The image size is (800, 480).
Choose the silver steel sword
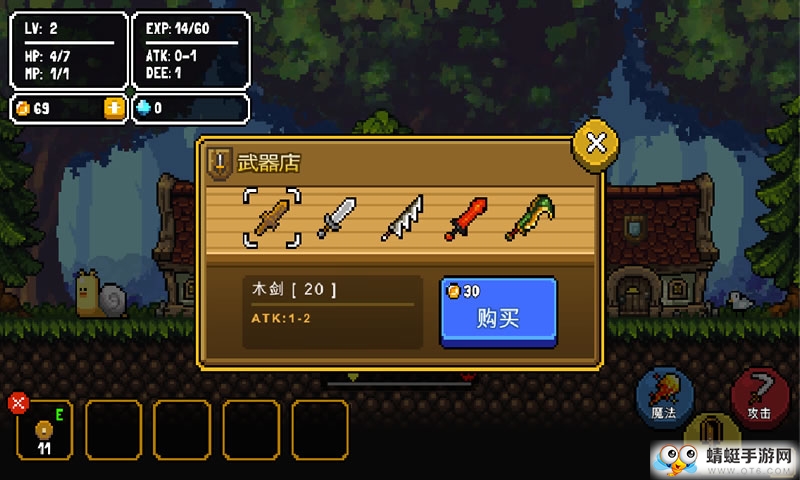coord(336,217)
